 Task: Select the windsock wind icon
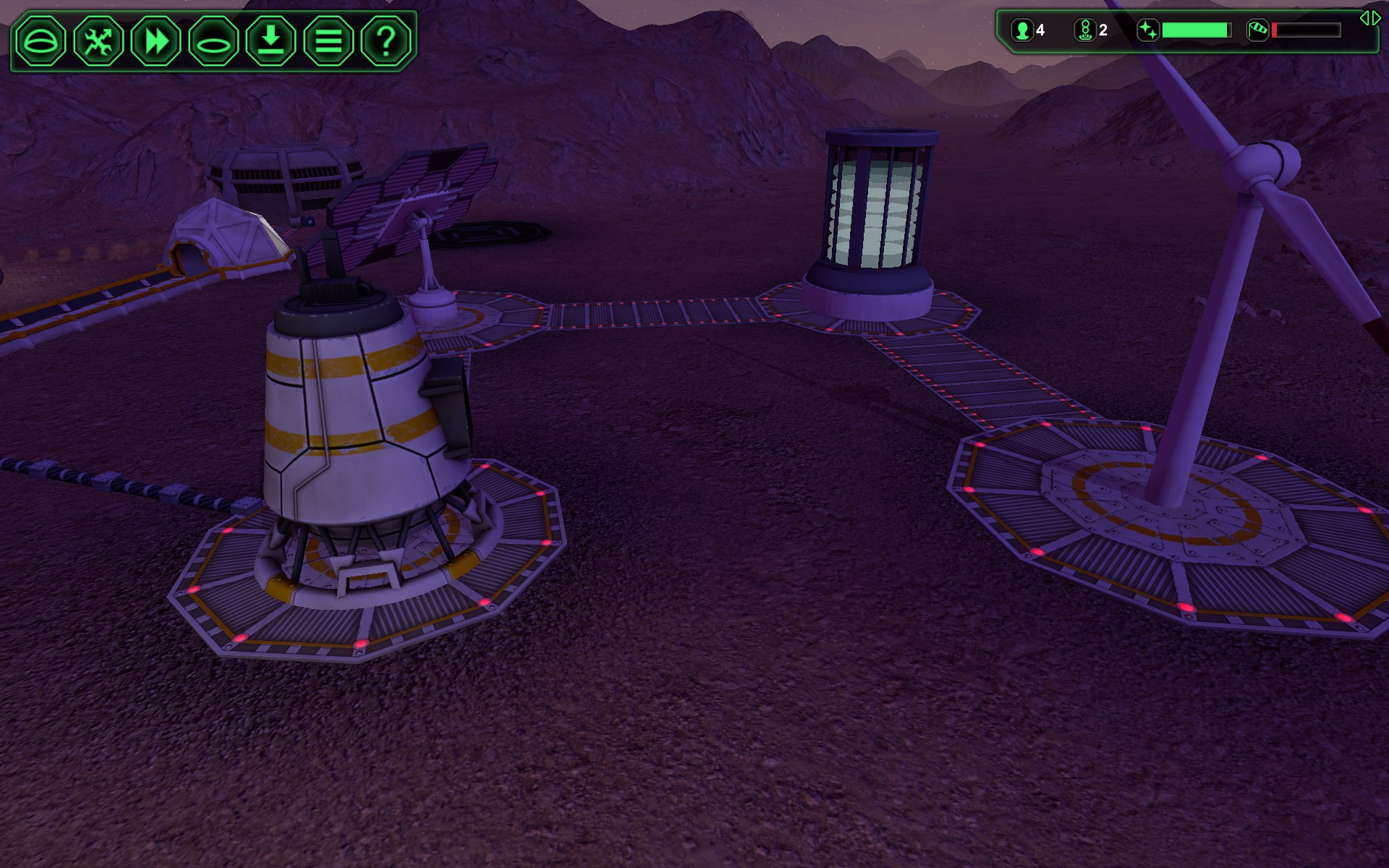tap(1258, 30)
